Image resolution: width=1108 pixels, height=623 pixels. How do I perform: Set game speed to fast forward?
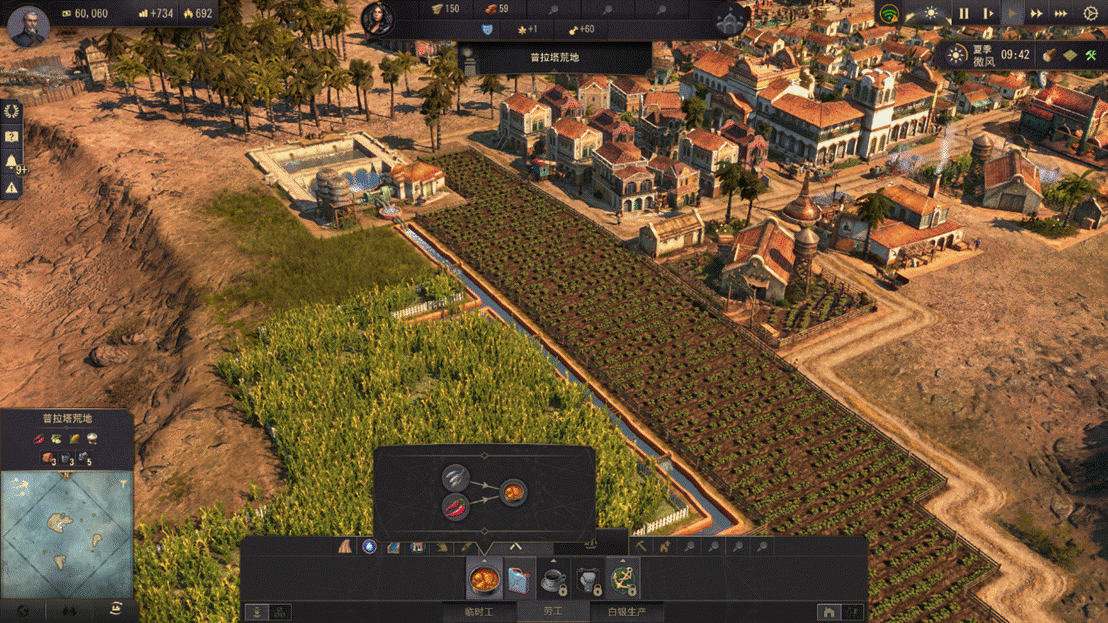[1036, 14]
